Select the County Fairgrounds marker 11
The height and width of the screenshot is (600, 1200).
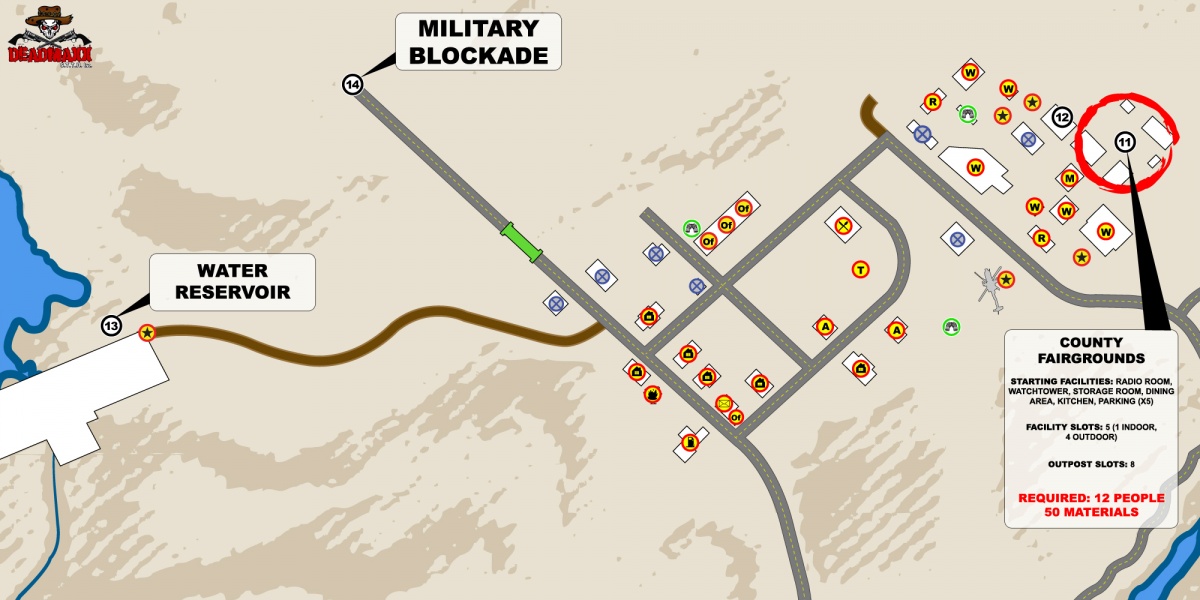[x=1125, y=142]
